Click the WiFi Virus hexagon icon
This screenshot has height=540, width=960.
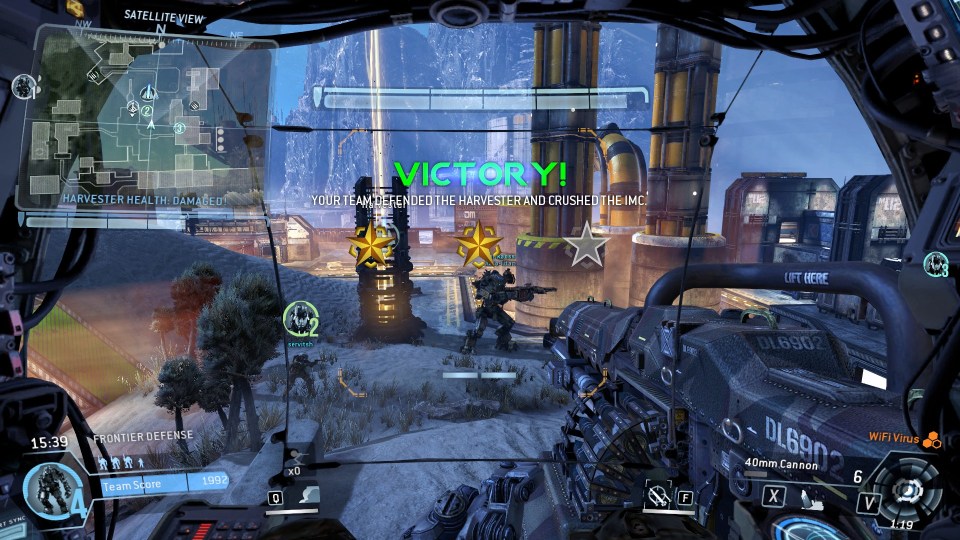932,438
